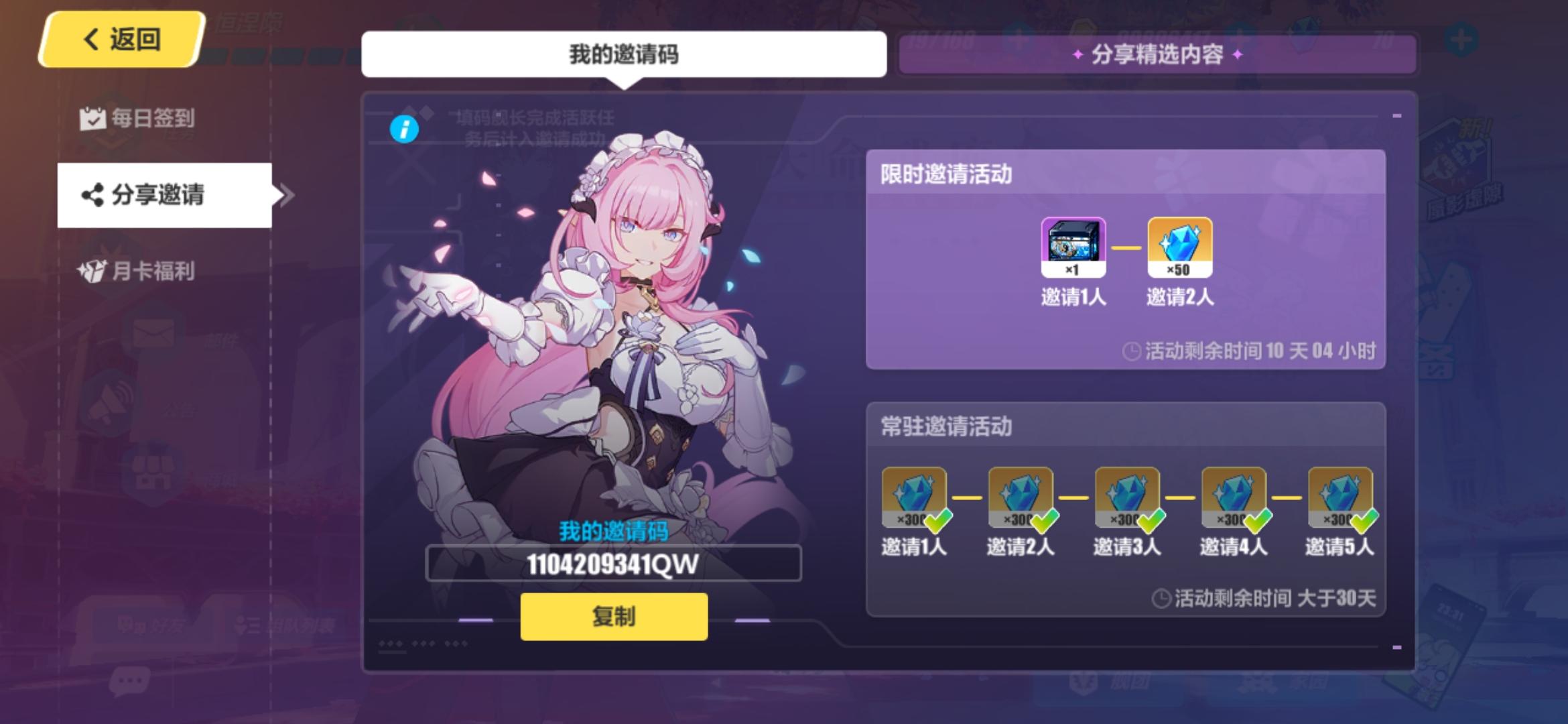The height and width of the screenshot is (724, 1568).
Task: Expand the arrow beside 分享邀请
Action: [285, 194]
